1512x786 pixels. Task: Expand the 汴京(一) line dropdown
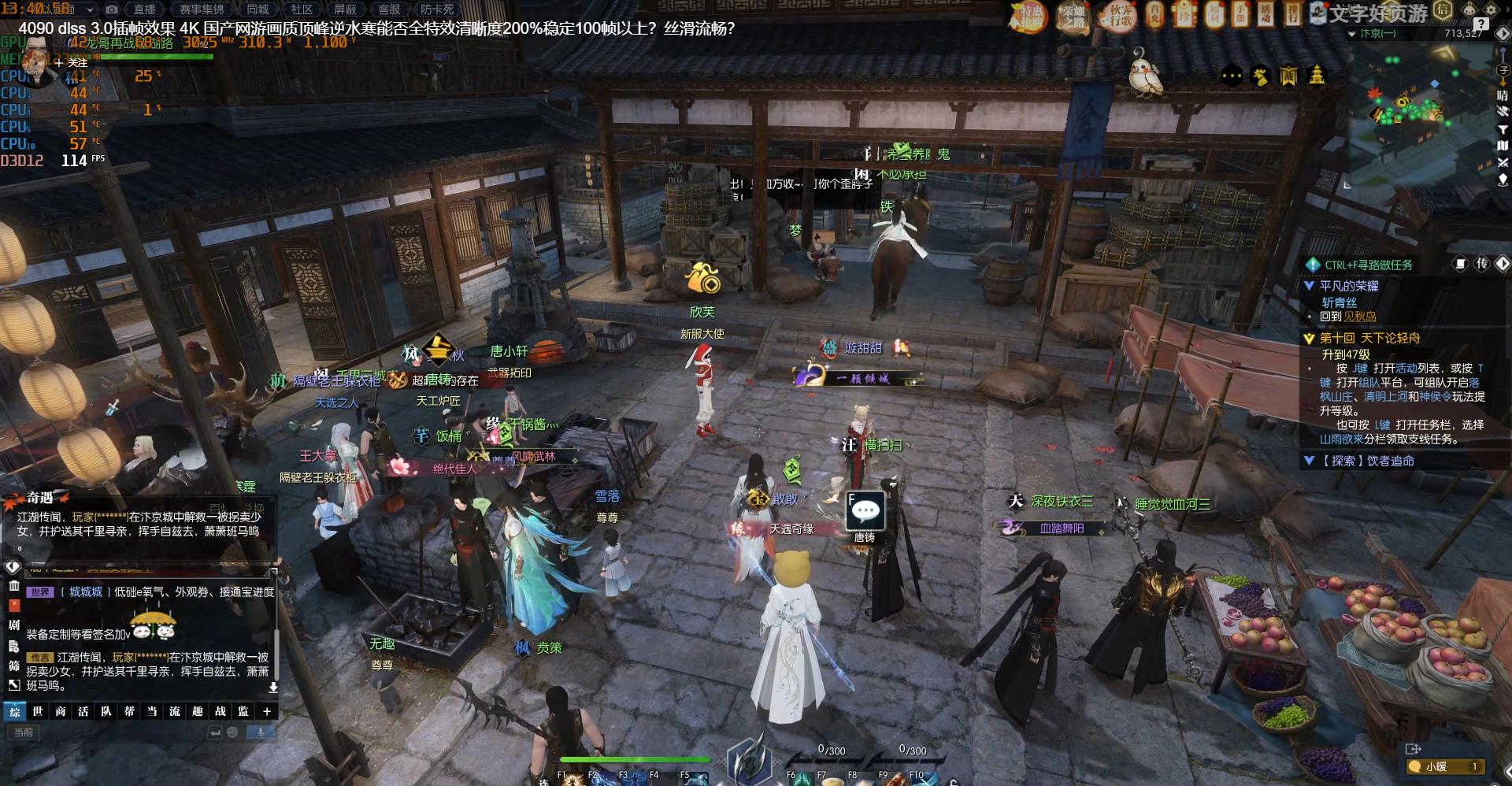point(1352,34)
